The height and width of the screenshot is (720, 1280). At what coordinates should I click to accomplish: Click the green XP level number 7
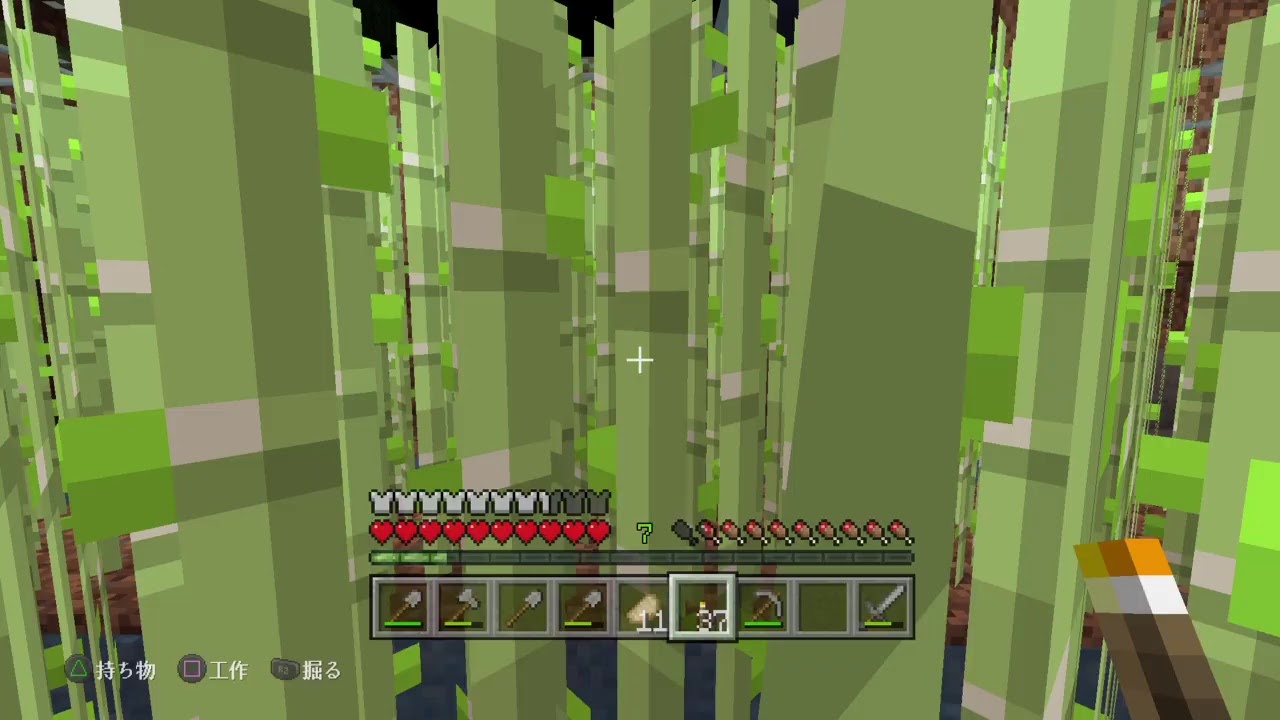point(644,530)
